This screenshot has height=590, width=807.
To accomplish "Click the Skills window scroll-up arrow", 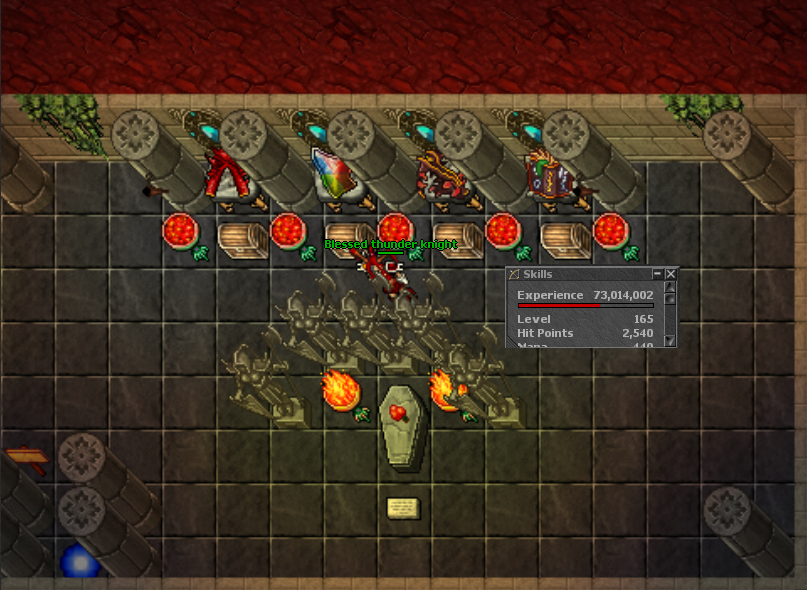I will point(671,287).
